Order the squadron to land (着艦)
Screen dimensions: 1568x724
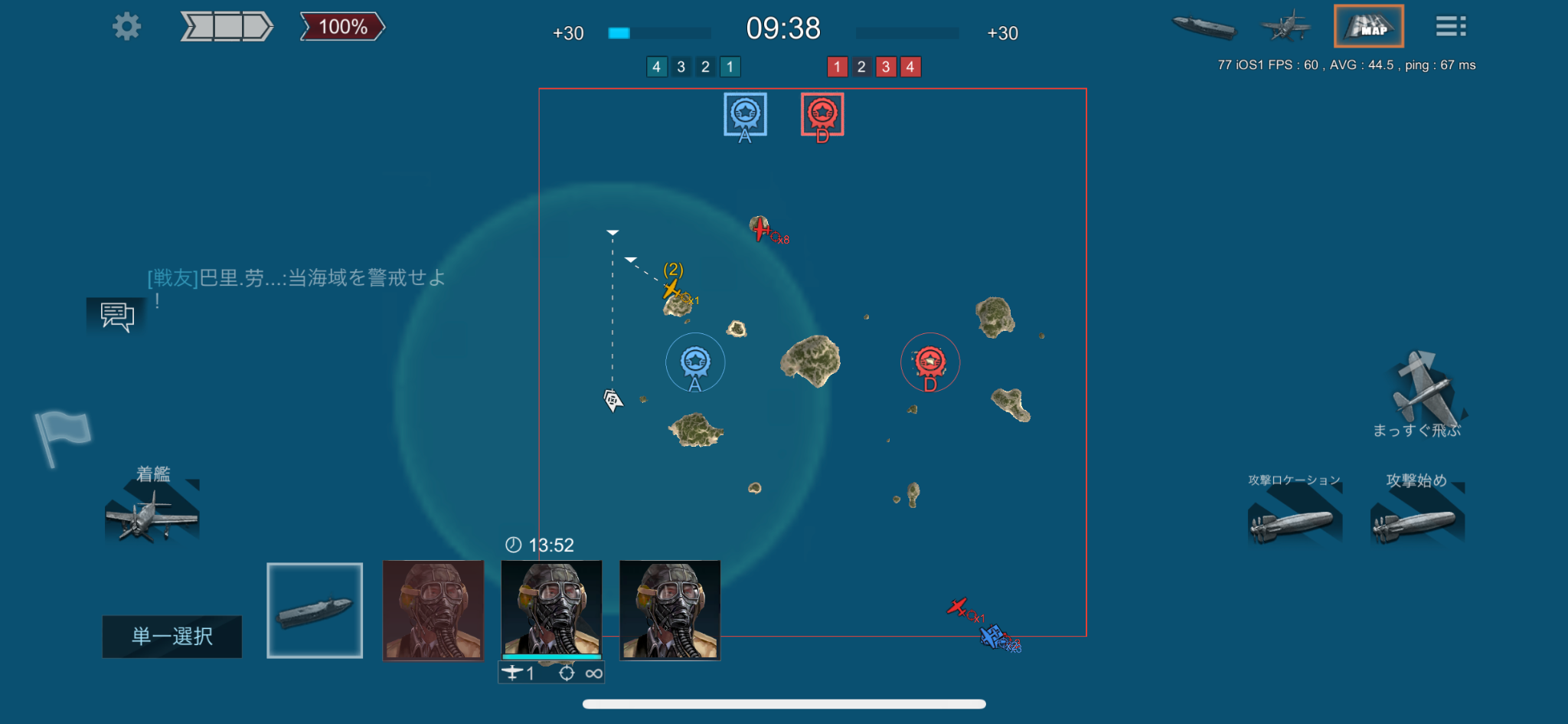point(152,513)
